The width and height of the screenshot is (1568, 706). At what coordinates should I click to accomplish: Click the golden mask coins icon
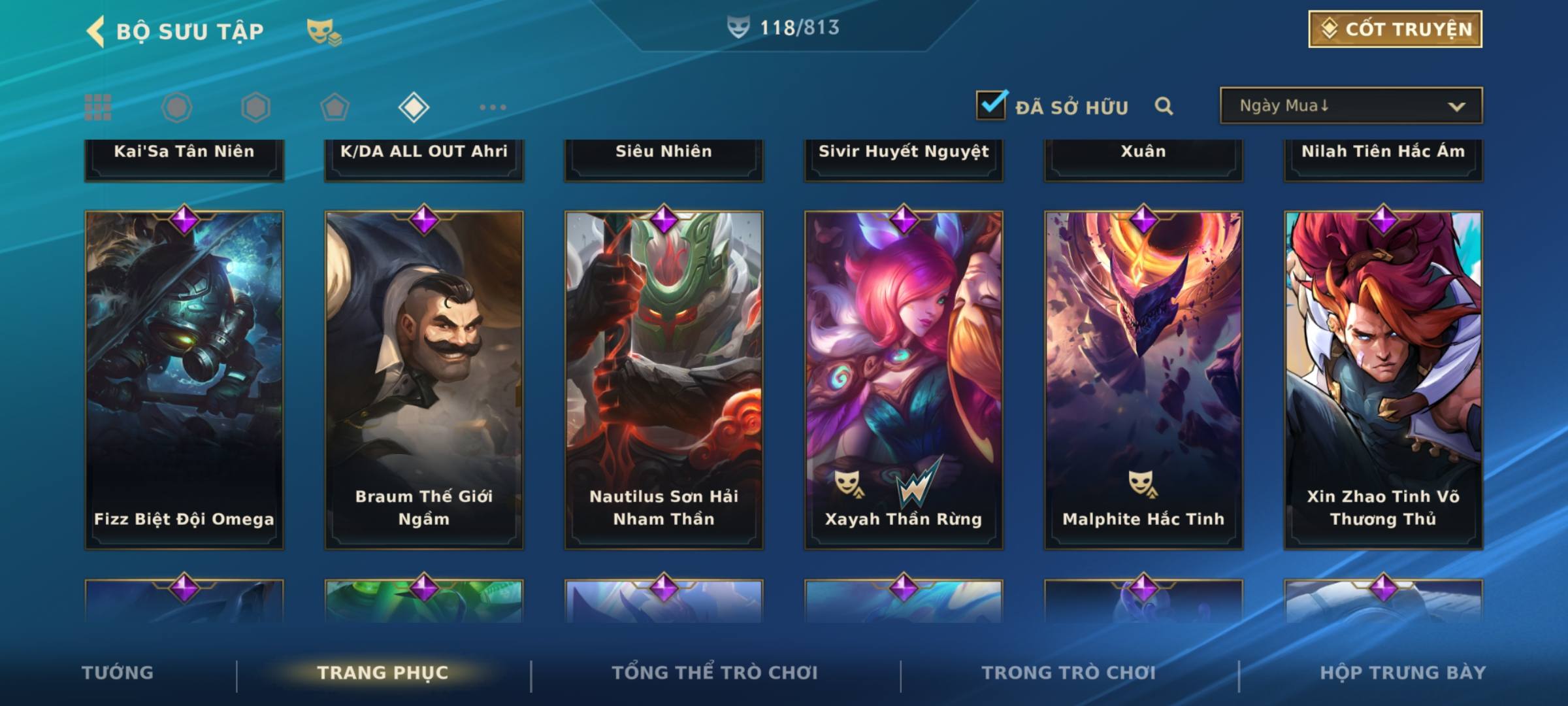(323, 31)
